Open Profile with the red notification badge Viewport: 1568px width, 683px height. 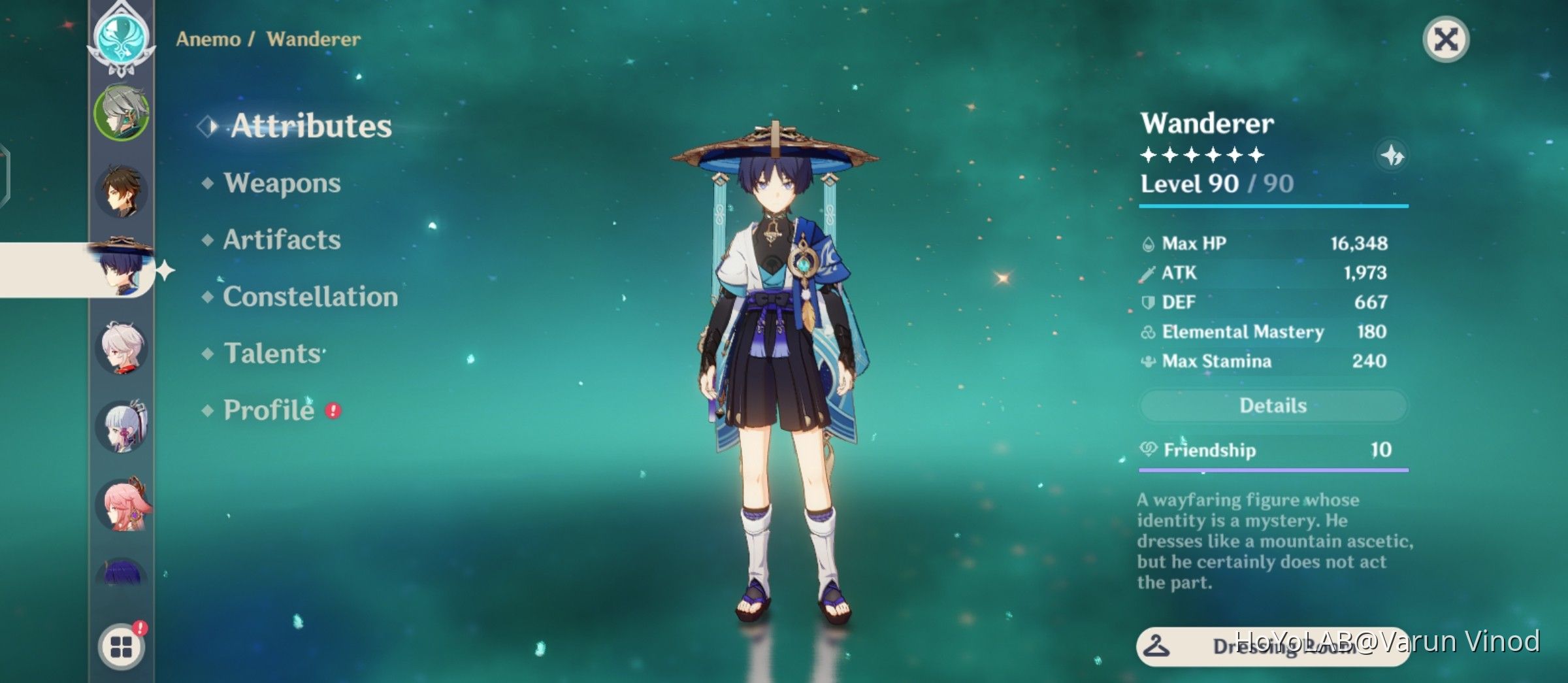(x=267, y=410)
